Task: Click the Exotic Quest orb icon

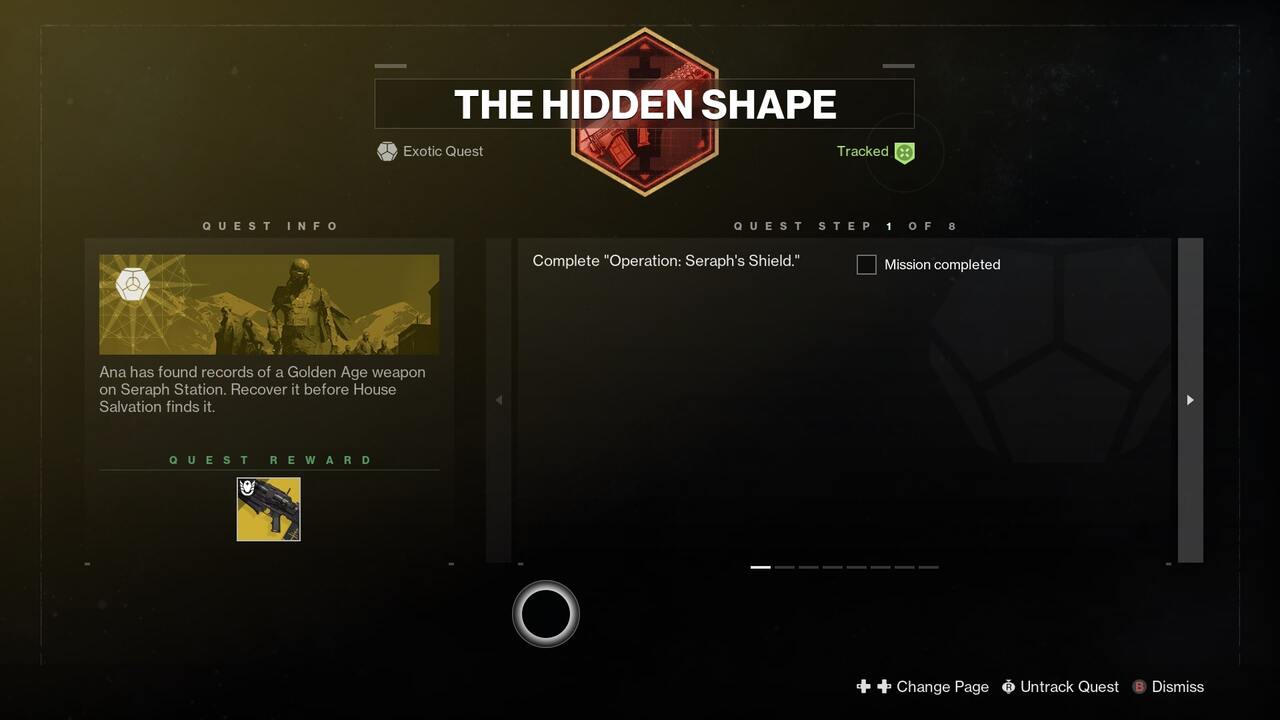Action: [387, 151]
